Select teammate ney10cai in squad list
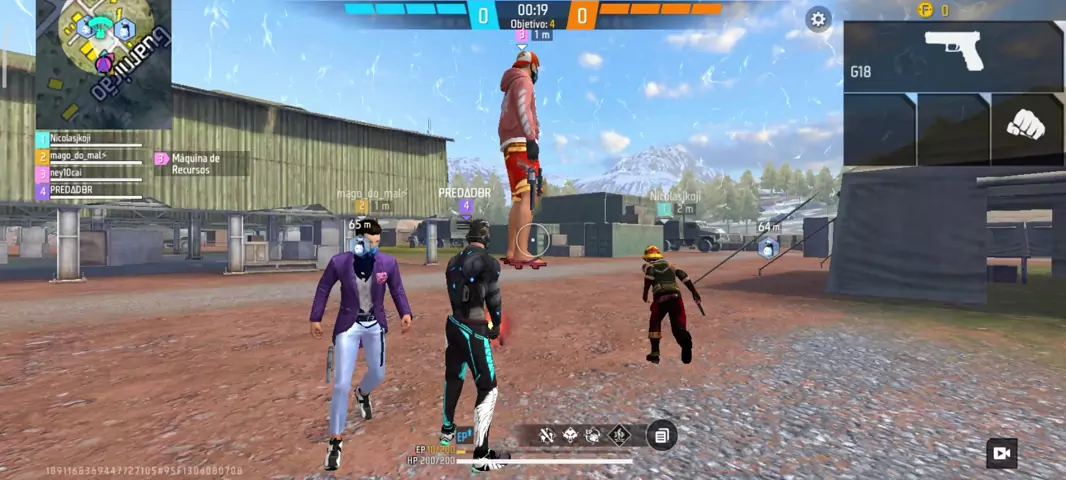Screen dimensions: 1066x480 click(90, 173)
